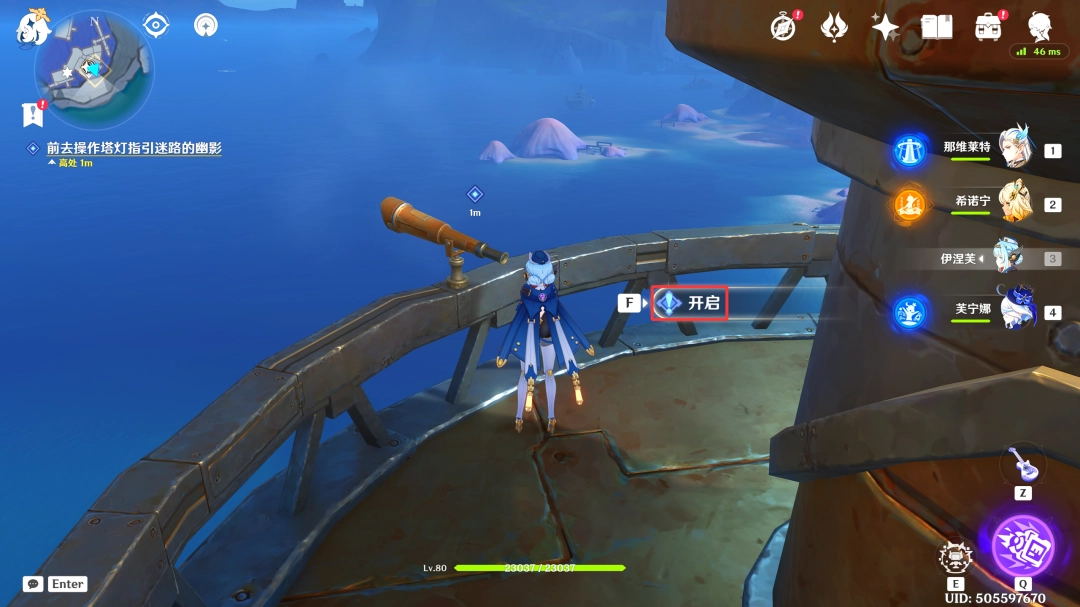Screen dimensions: 1080x607
Task: Select the tracked quest 前去操作塔灯指引迷路的幽影
Action: tap(133, 148)
